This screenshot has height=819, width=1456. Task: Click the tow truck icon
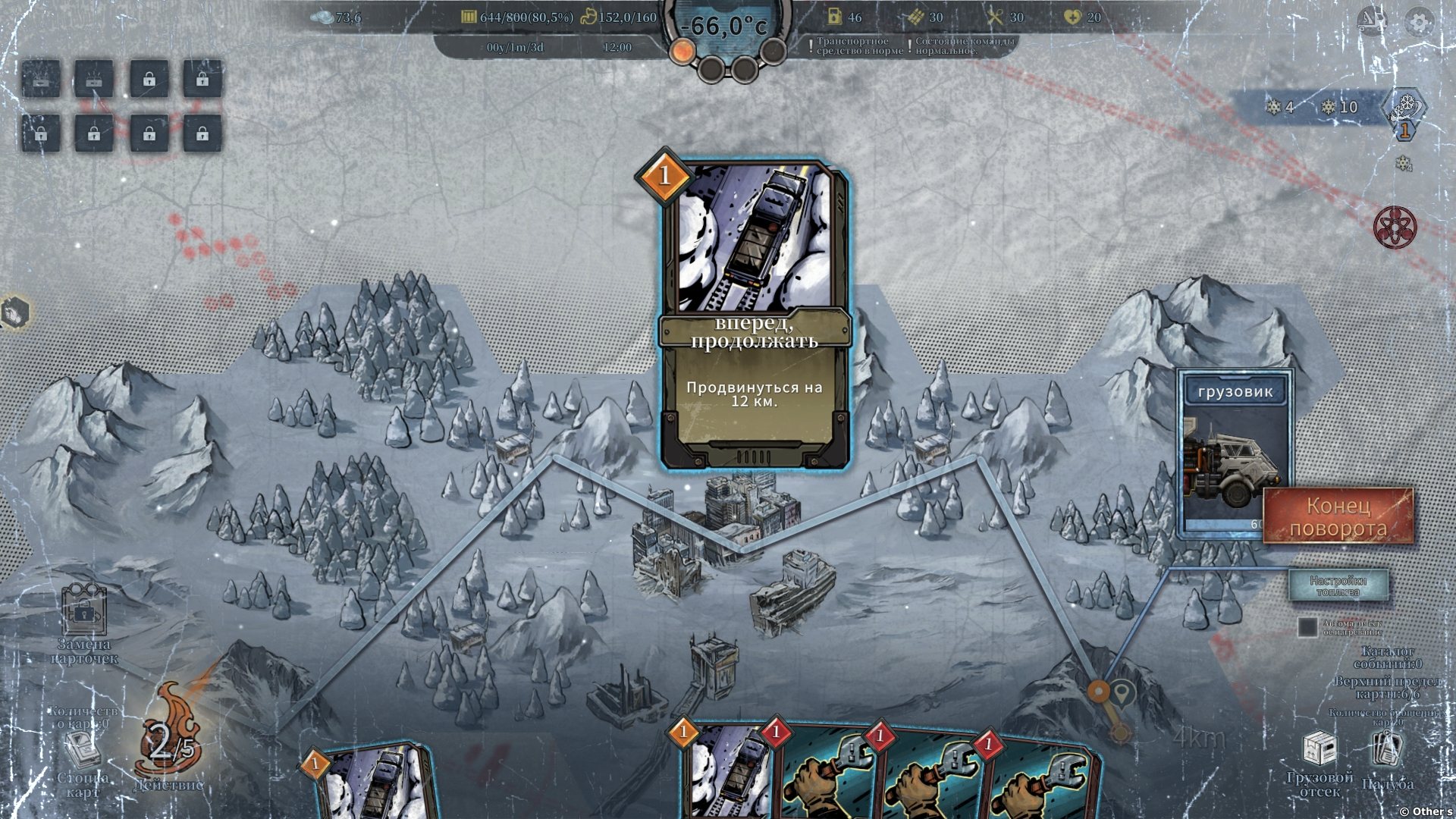[1372, 21]
